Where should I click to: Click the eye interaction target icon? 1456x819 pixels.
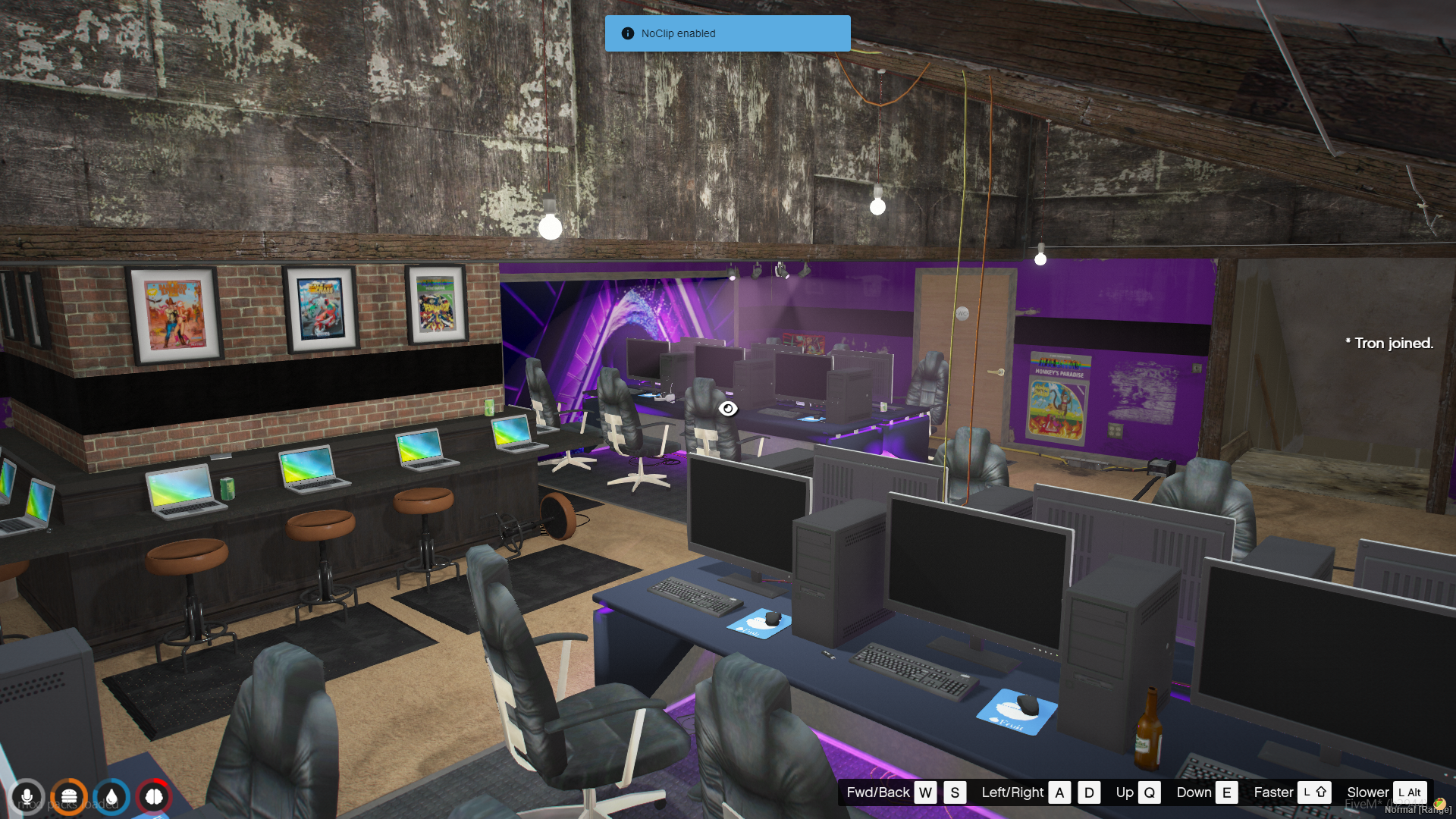[728, 409]
